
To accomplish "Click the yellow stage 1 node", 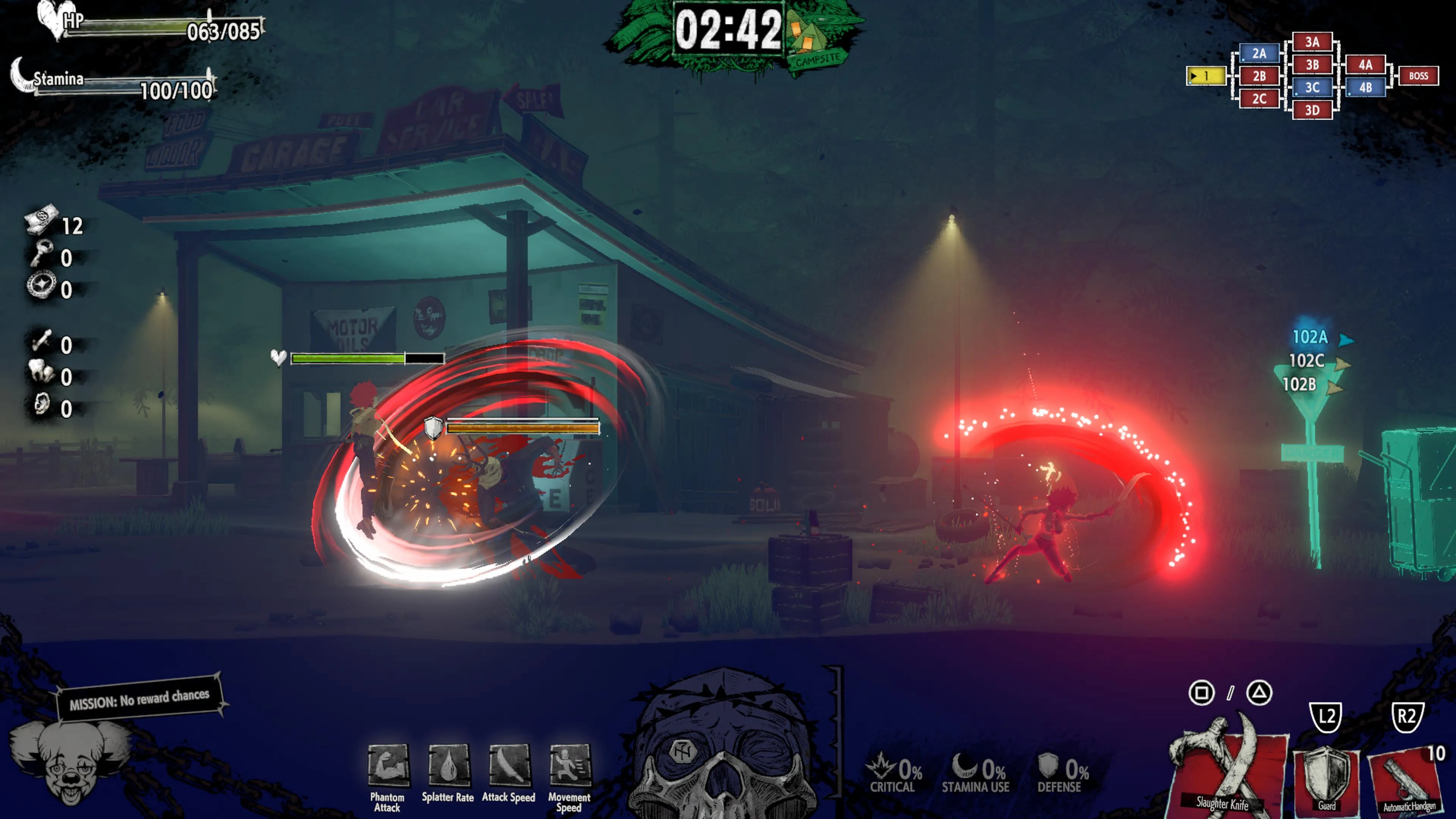I will (x=1206, y=75).
